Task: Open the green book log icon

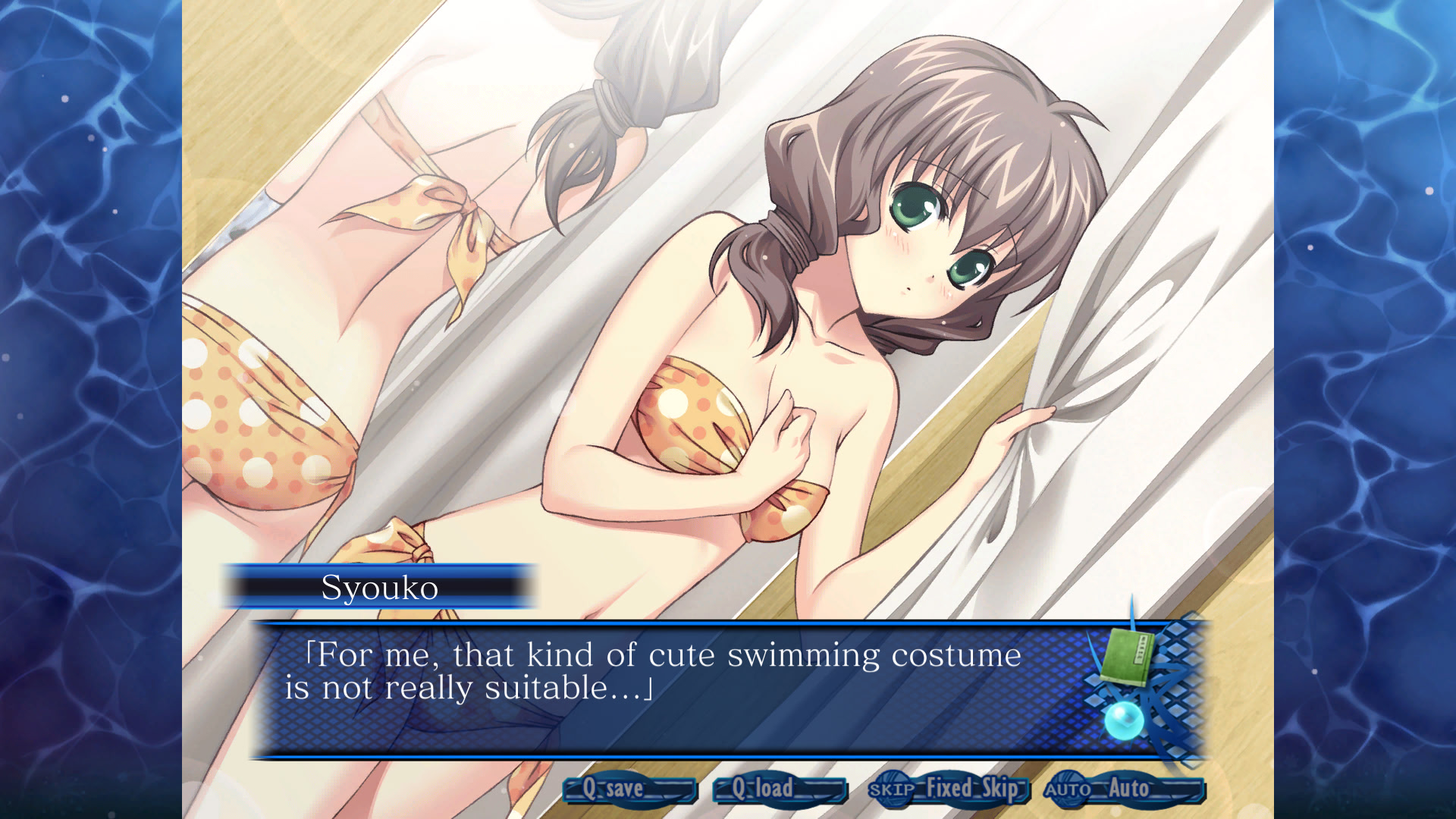Action: pyautogui.click(x=1128, y=657)
